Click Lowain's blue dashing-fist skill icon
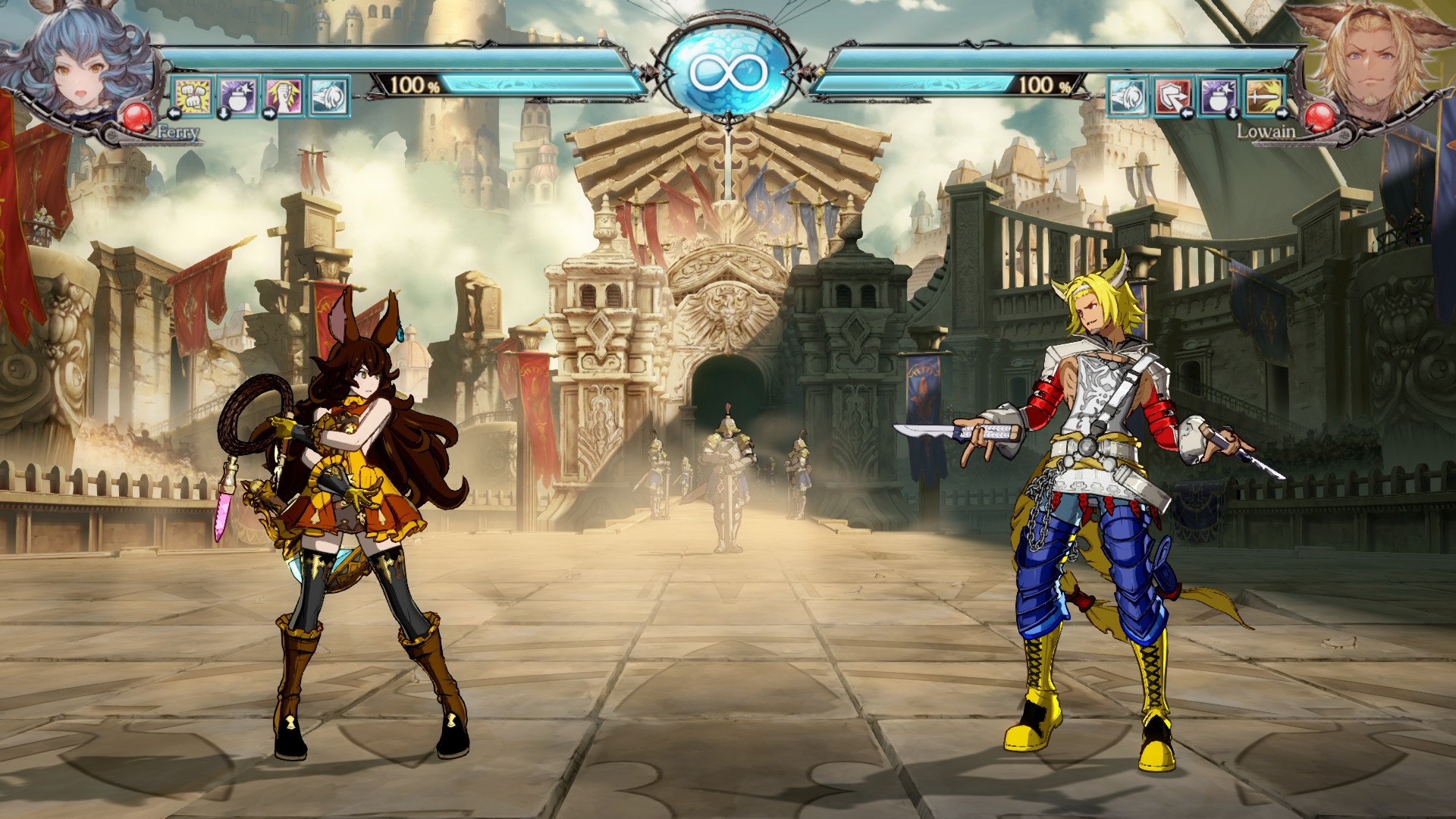Image resolution: width=1456 pixels, height=819 pixels. 1128,96
